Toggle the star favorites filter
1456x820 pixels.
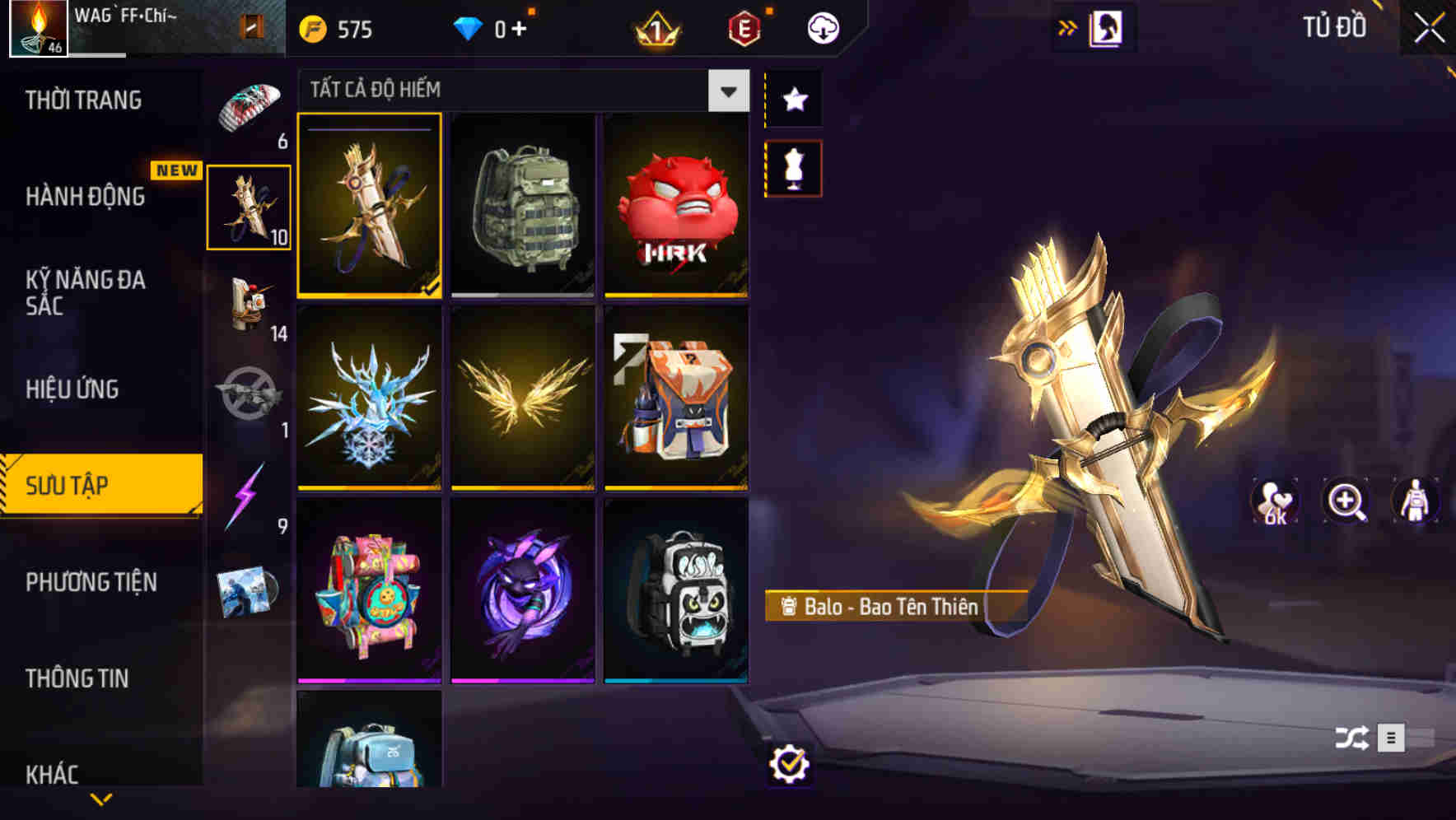point(793,100)
